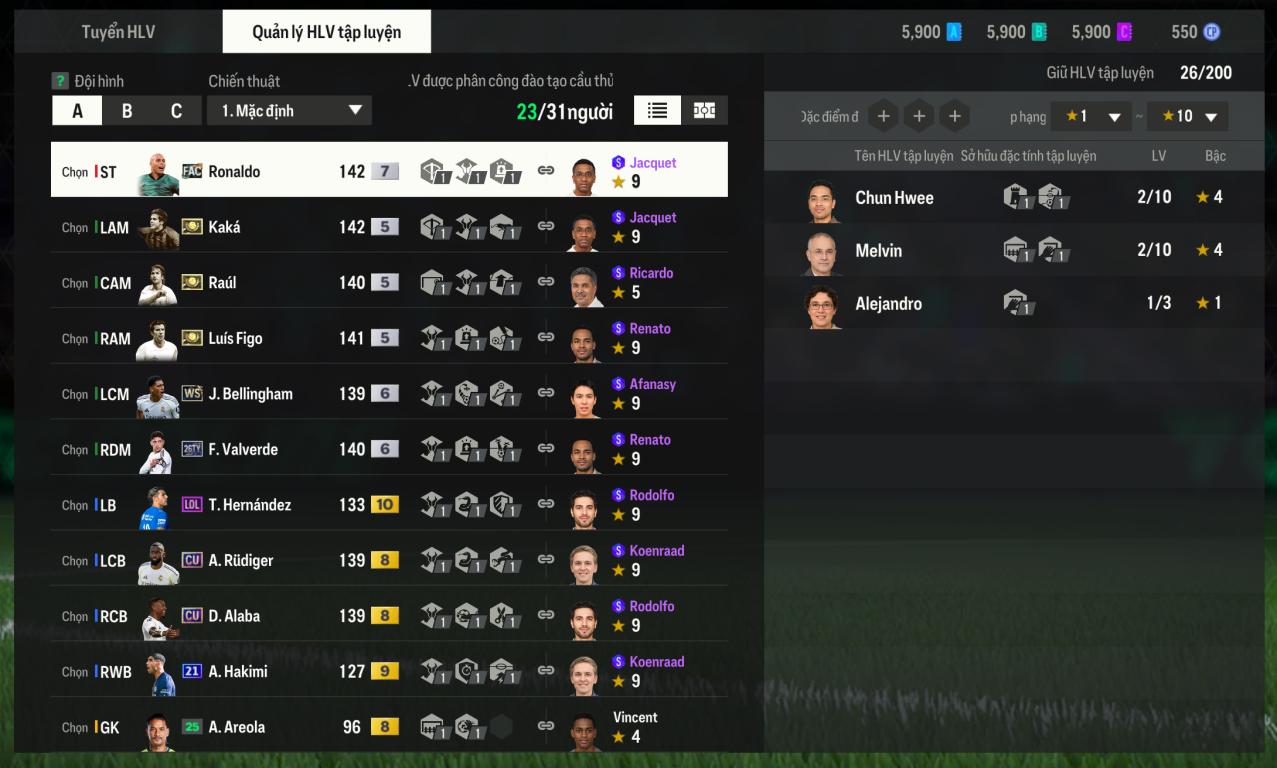The width and height of the screenshot is (1277, 768).
Task: Select squad C under Đội hình
Action: click(x=176, y=111)
